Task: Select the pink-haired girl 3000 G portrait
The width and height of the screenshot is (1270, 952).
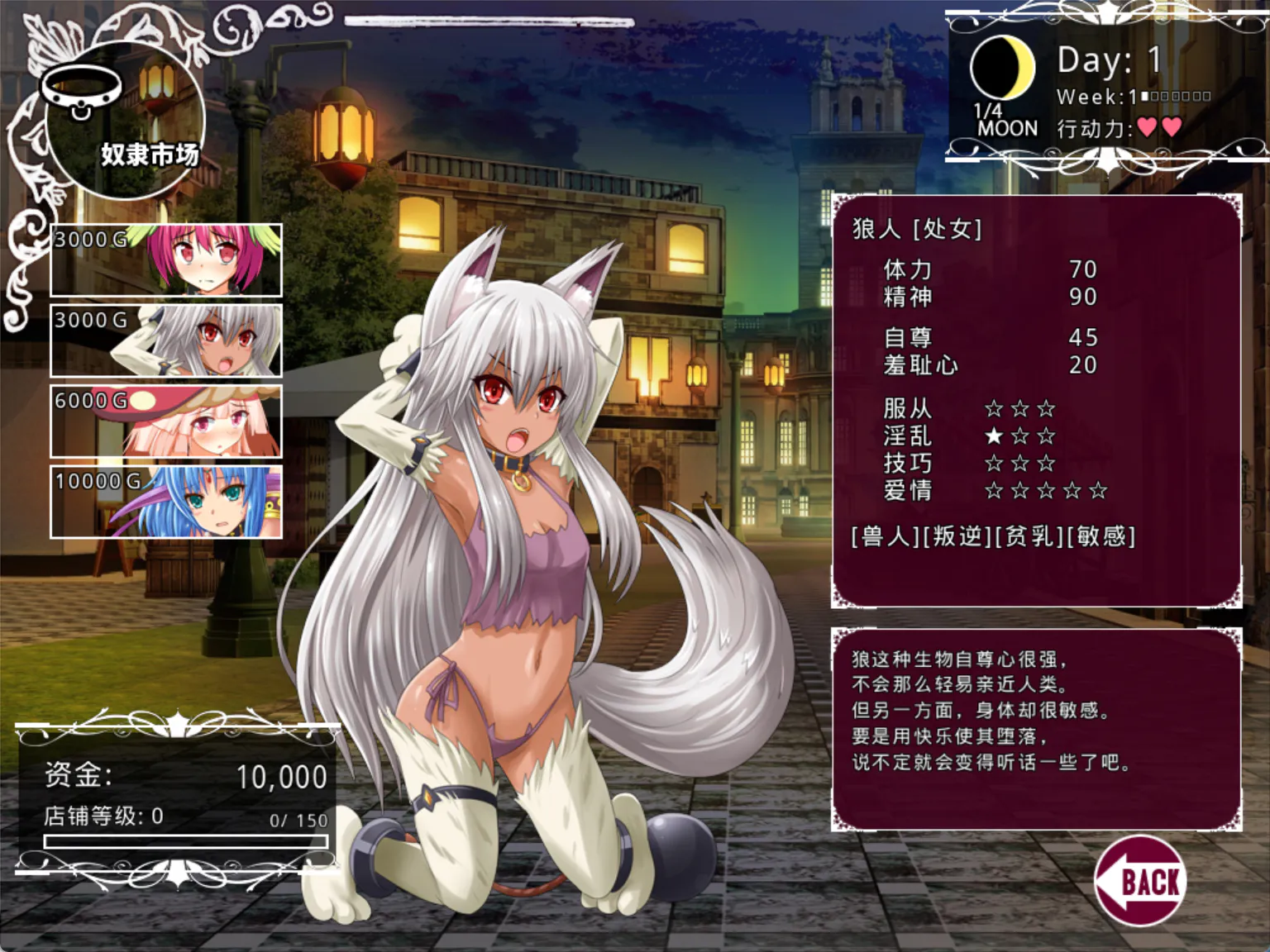Action: pyautogui.click(x=166, y=260)
